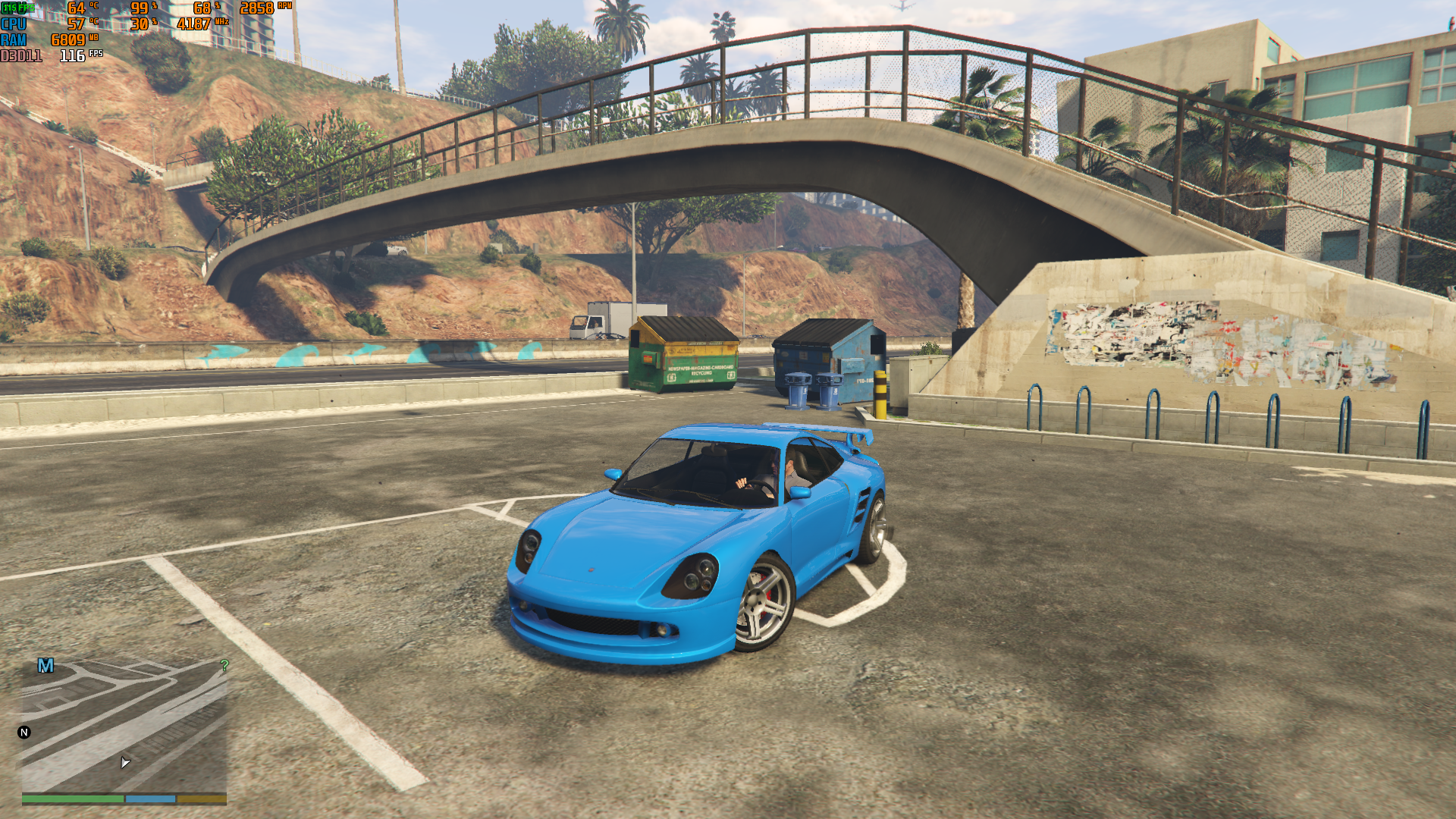Select the player arrow on the minimap

point(125,762)
